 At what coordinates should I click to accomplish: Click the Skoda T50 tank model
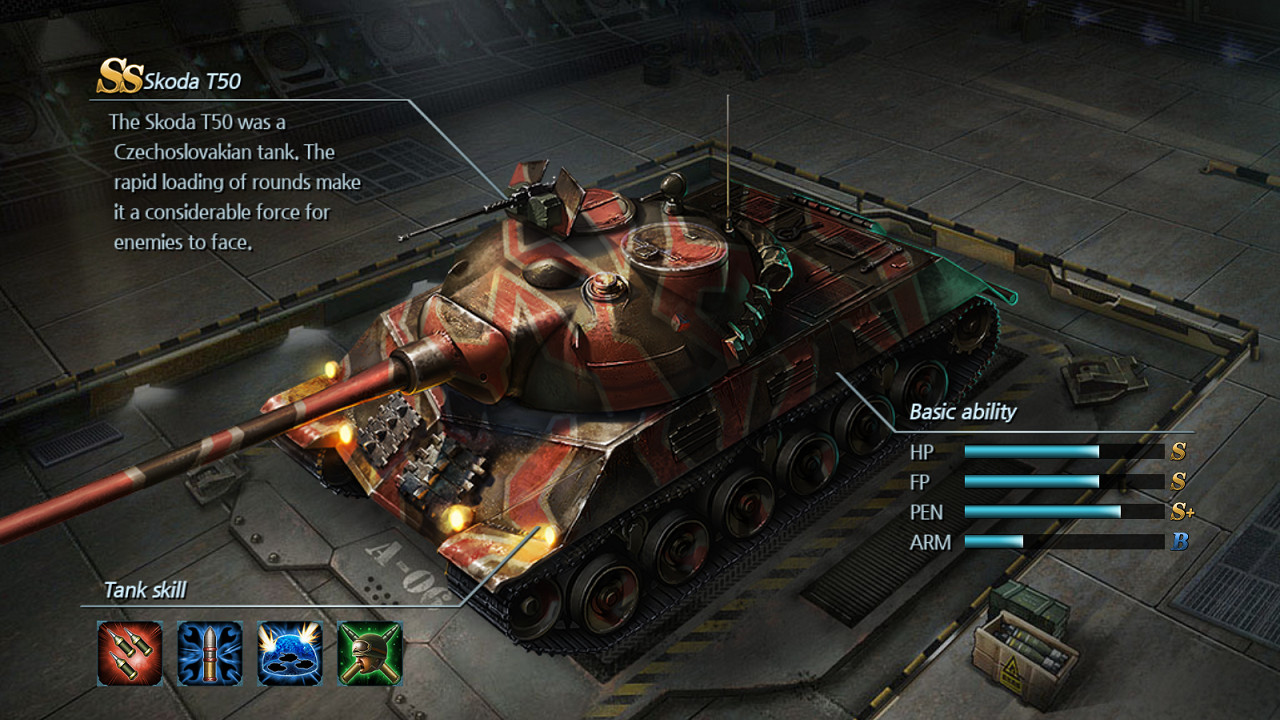pos(620,380)
